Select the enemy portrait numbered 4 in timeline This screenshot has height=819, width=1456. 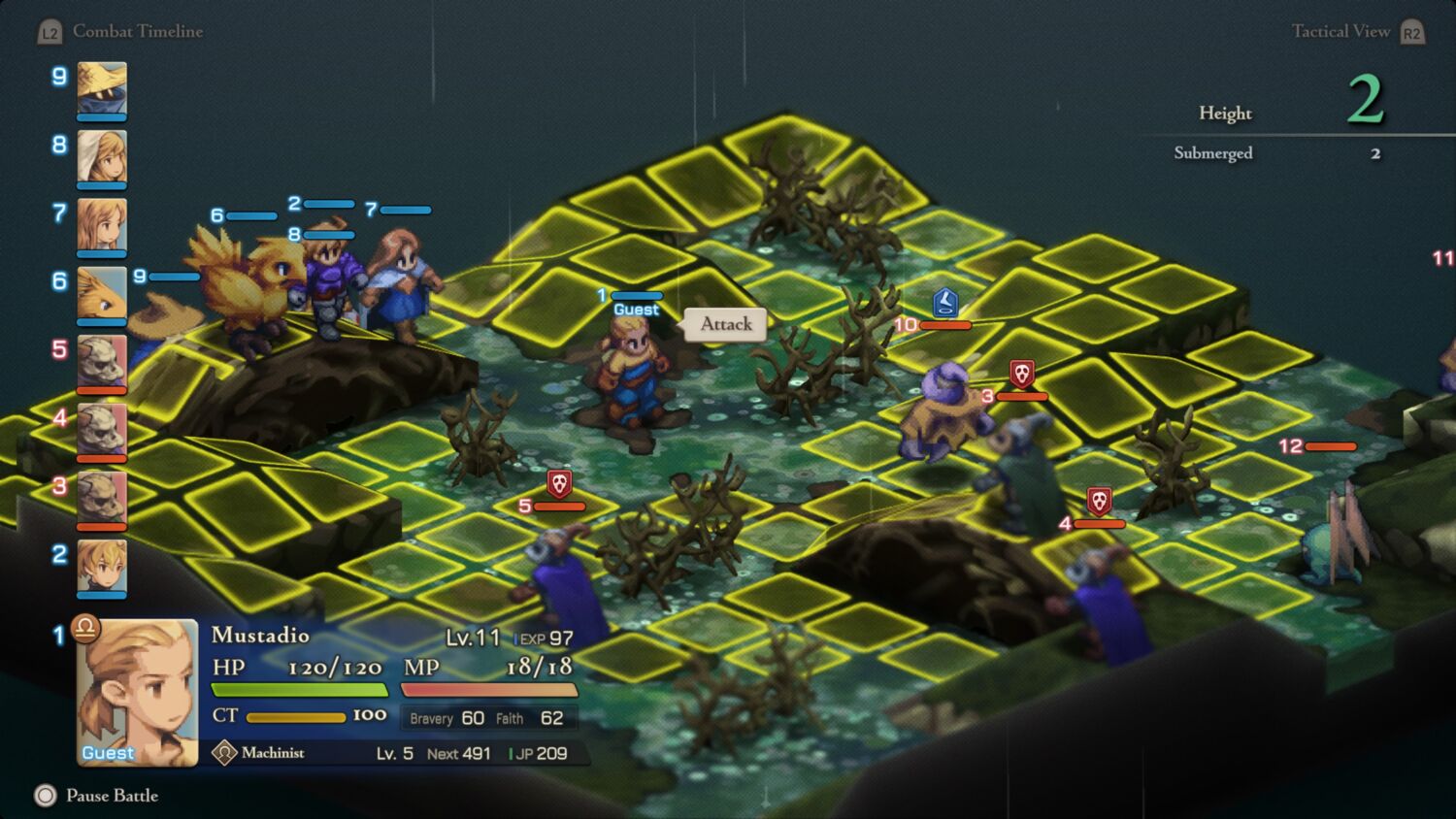tap(102, 428)
